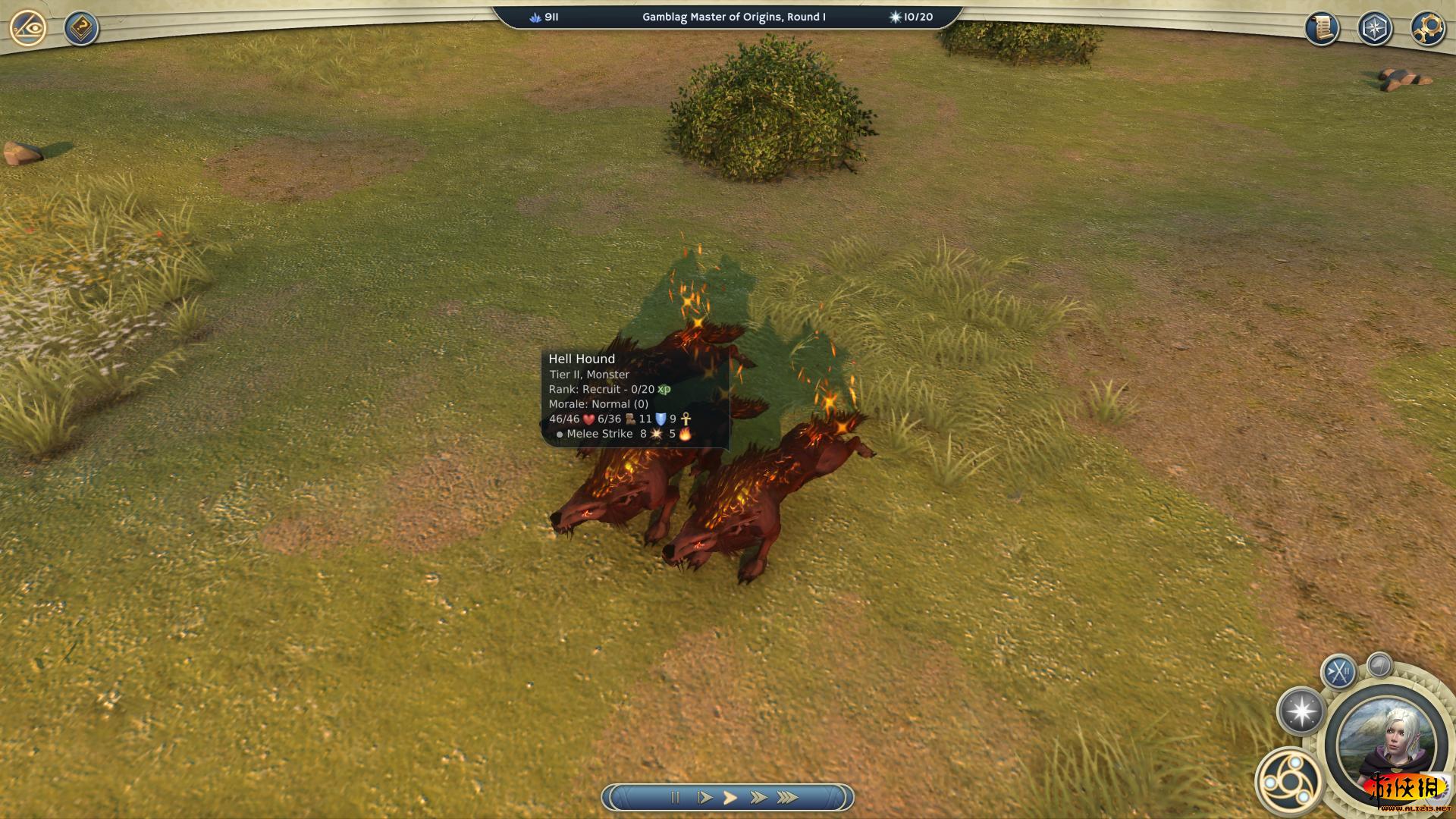
Task: Set normal single-arrow playback speed
Action: (730, 797)
